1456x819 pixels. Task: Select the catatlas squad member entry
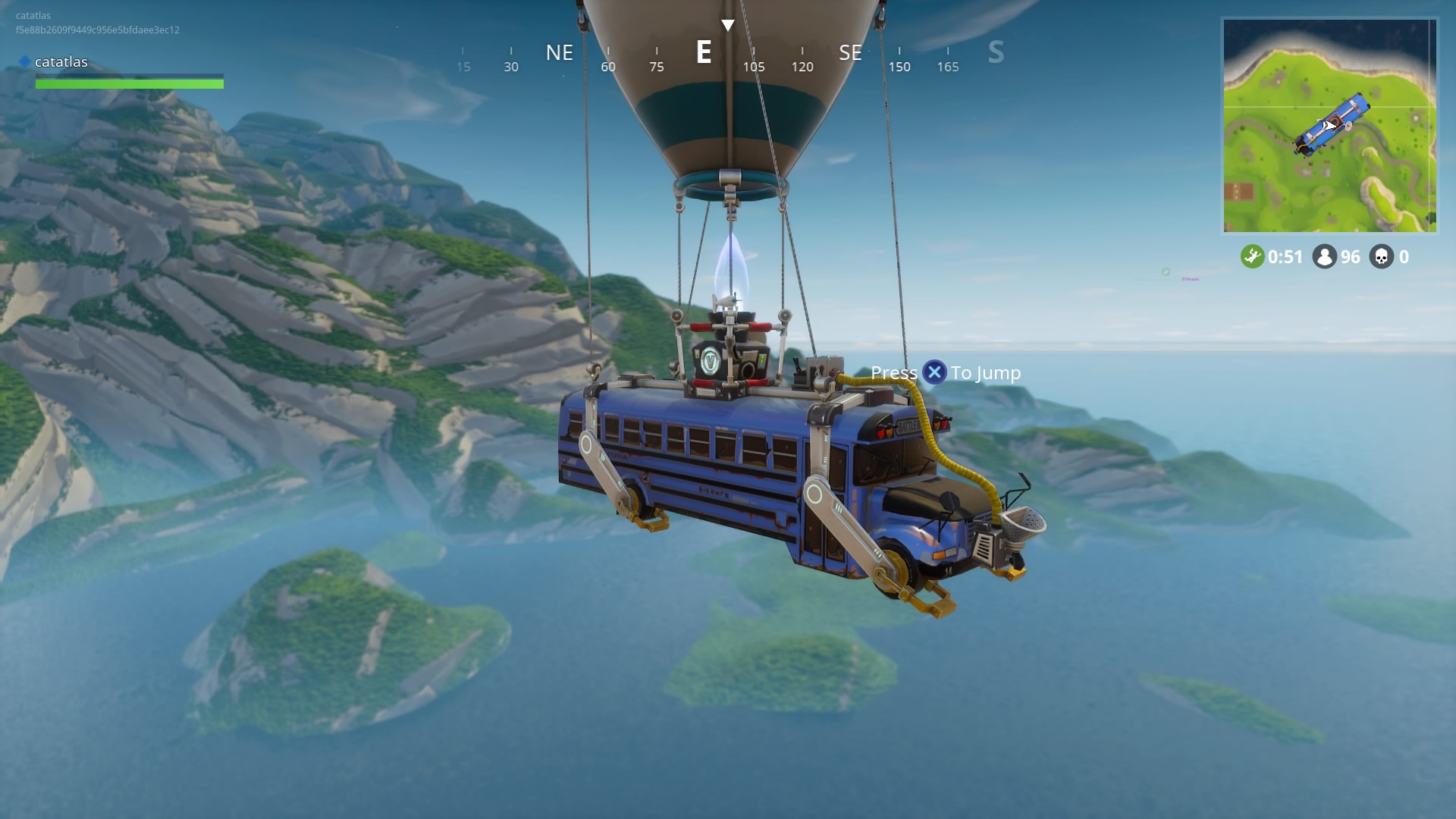[61, 62]
